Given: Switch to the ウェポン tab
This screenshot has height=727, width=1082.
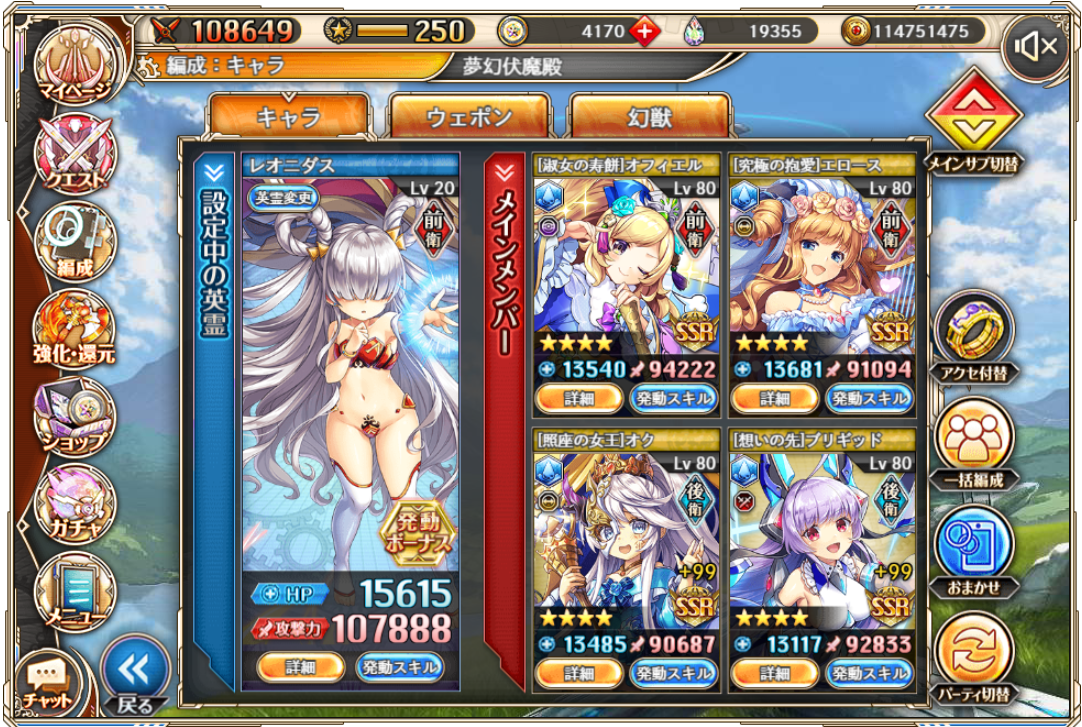Looking at the screenshot, I should coord(468,117).
